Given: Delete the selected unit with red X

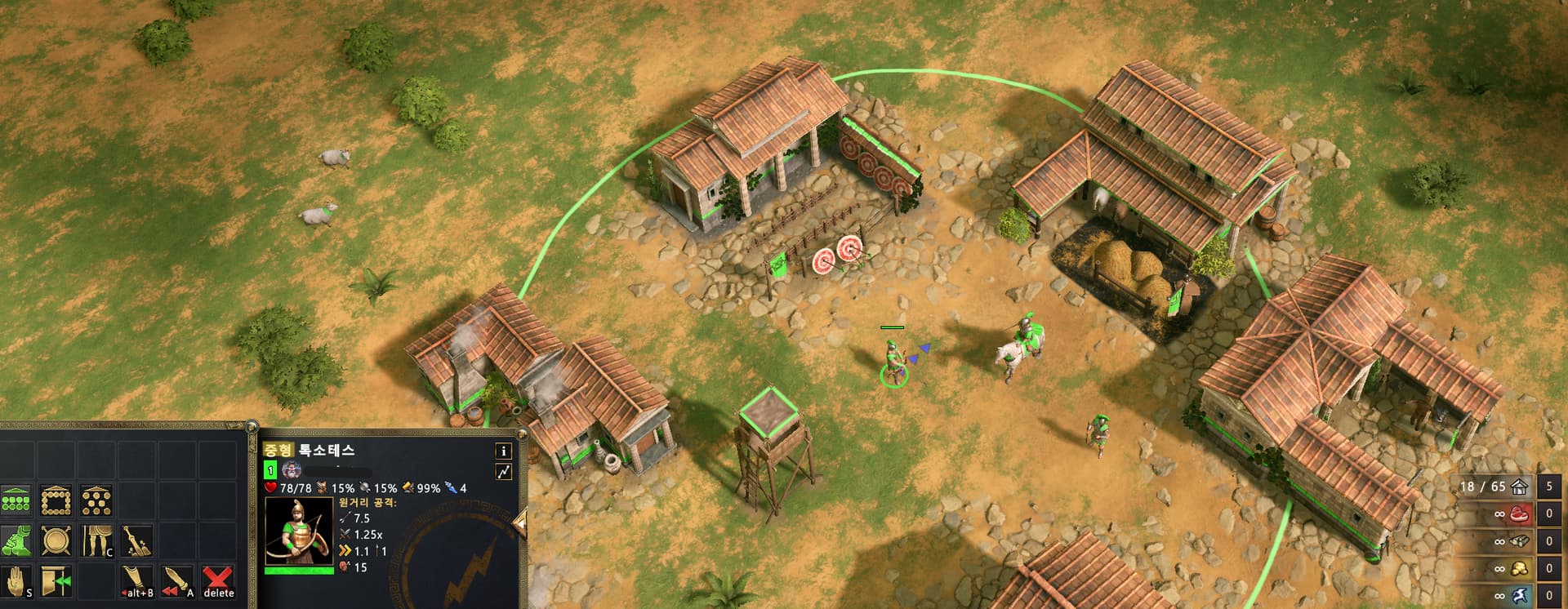Looking at the screenshot, I should [x=218, y=580].
